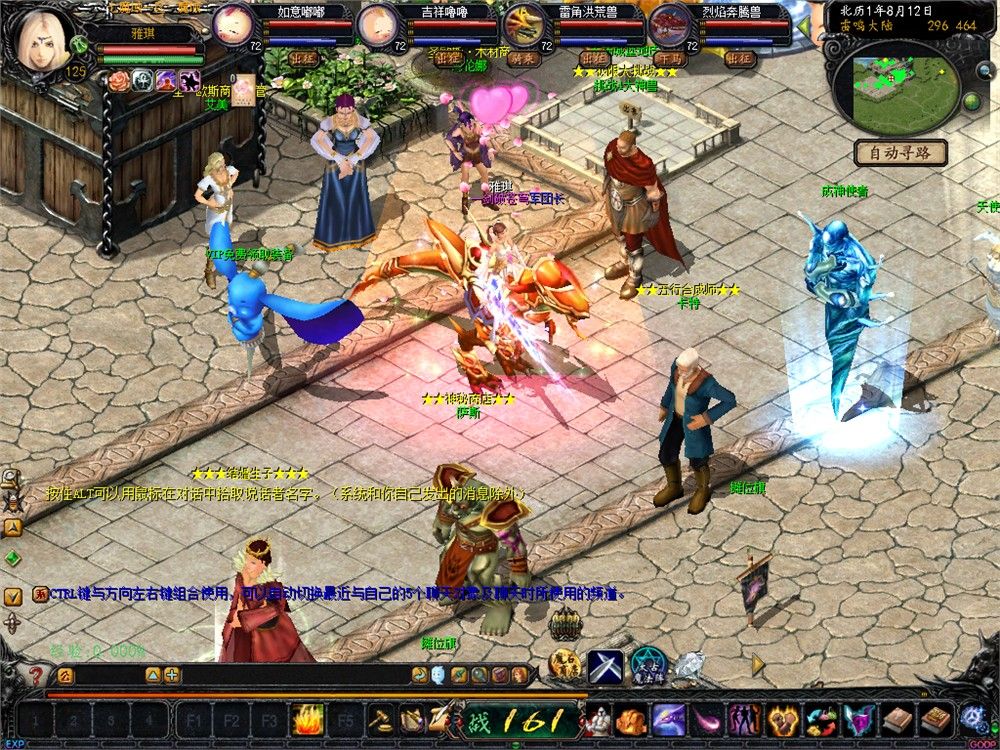Select the pet portrait 如意嘟嘟
The height and width of the screenshot is (750, 1000).
(235, 24)
